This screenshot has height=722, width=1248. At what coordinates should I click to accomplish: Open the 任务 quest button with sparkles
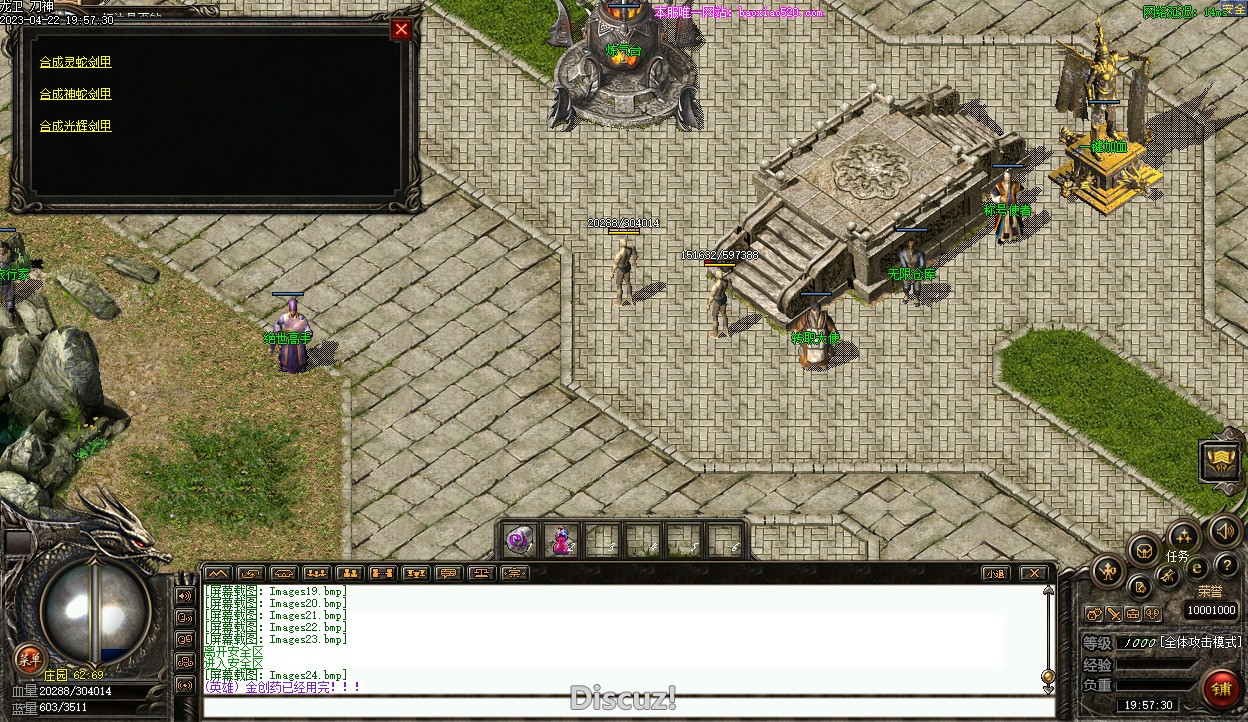1182,538
